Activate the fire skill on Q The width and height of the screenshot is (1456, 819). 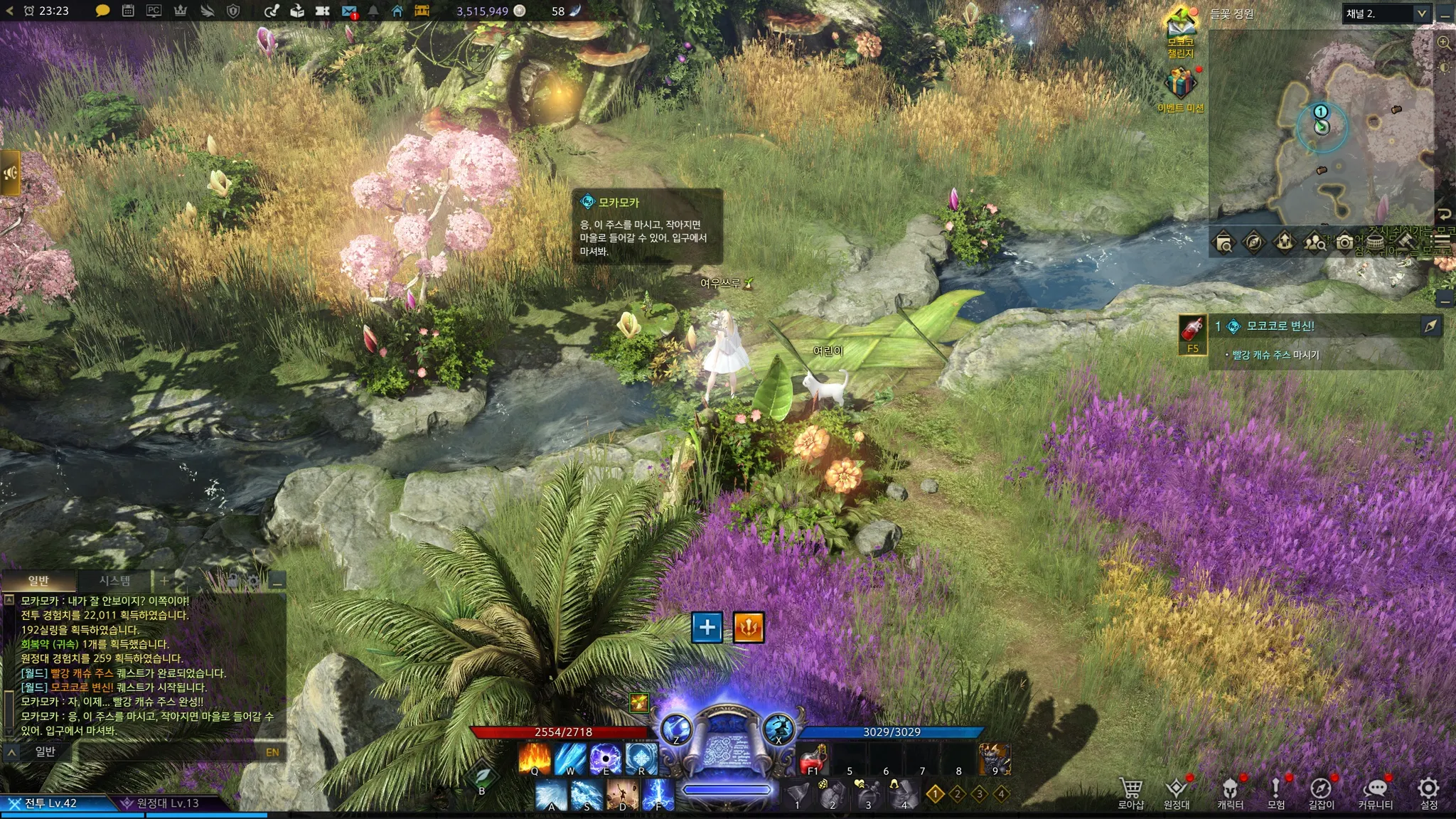[x=534, y=759]
